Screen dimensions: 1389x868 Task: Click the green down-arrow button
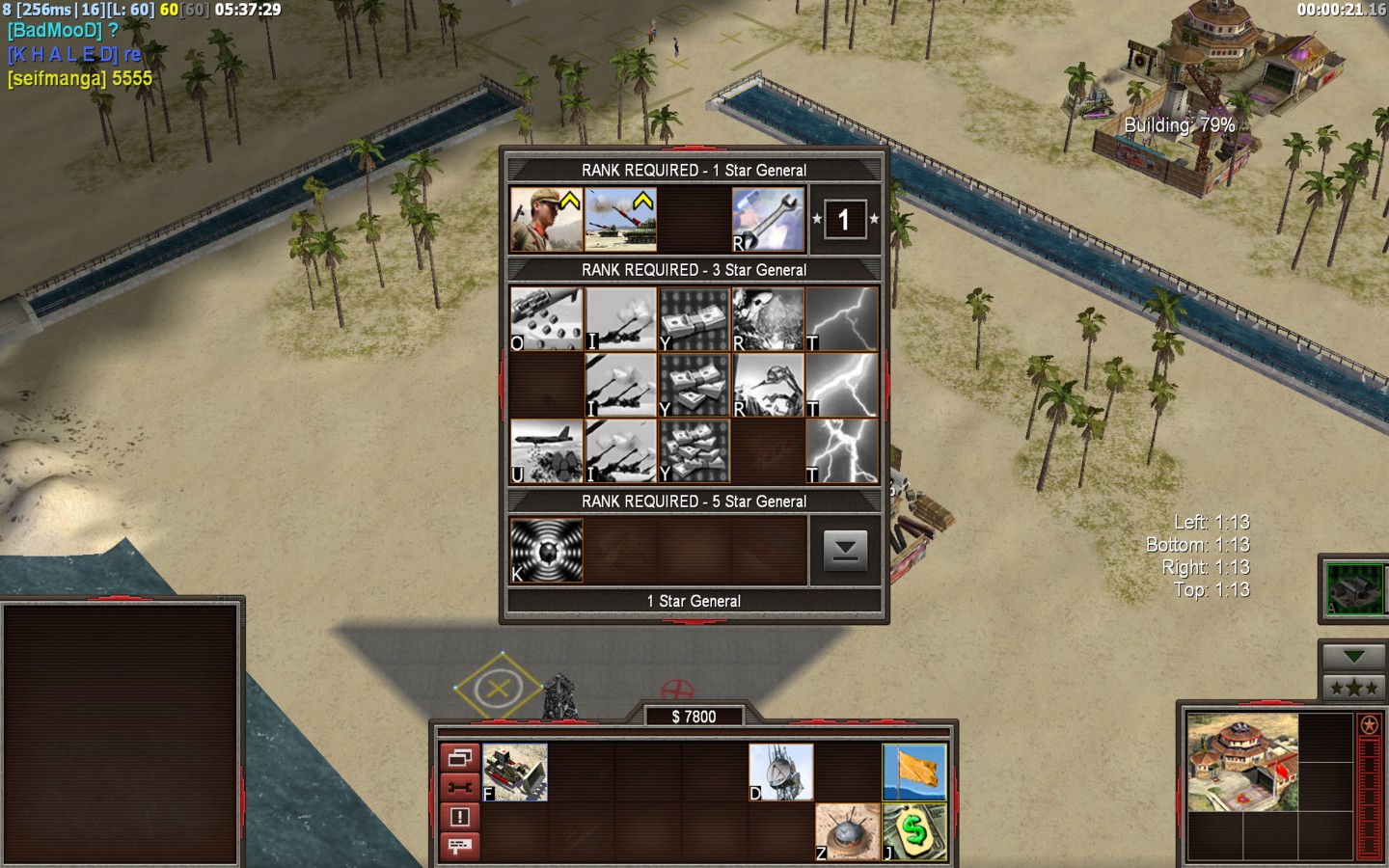pyautogui.click(x=1353, y=657)
